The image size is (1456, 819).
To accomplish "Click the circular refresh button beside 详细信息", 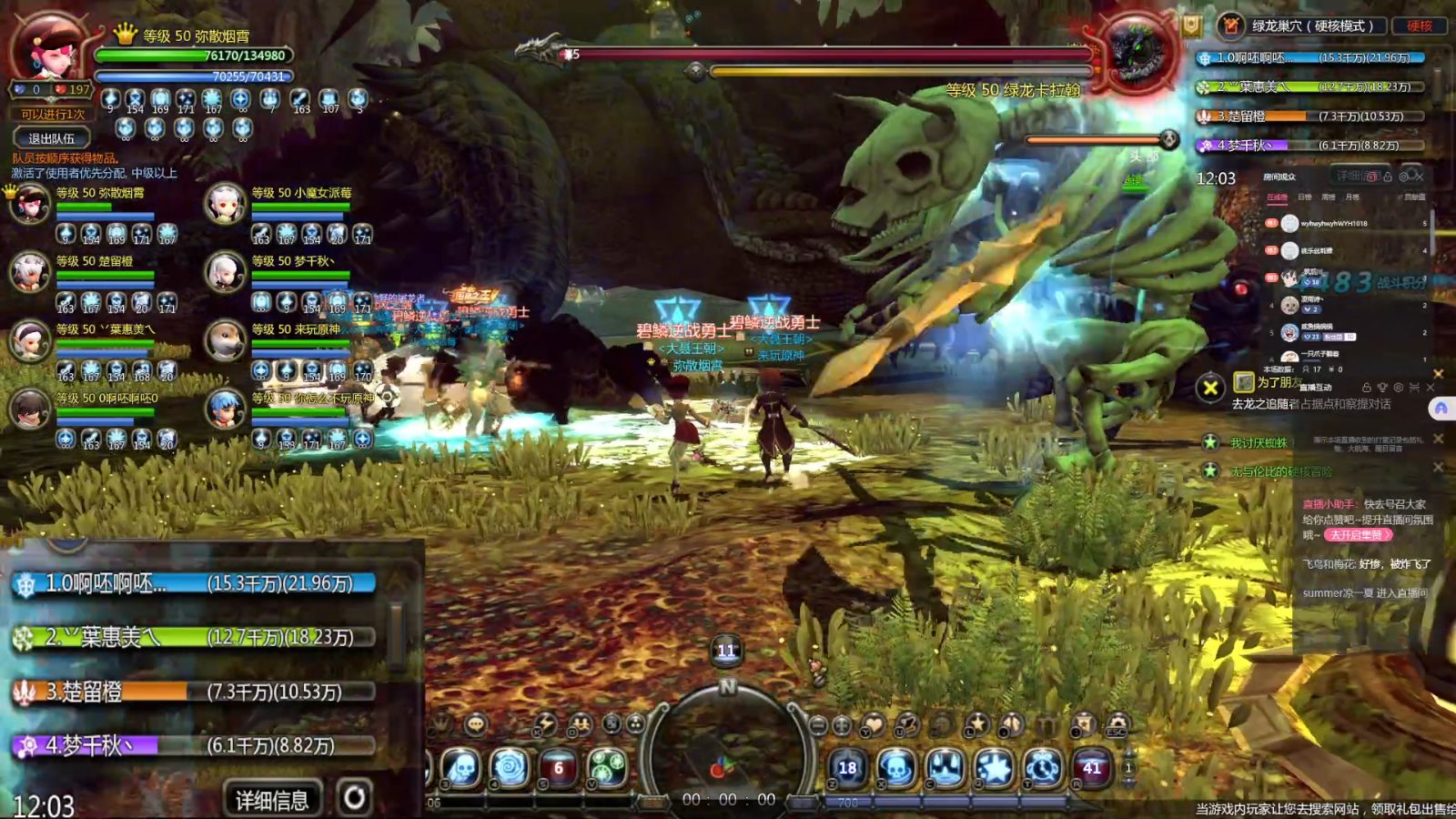I will click(355, 797).
